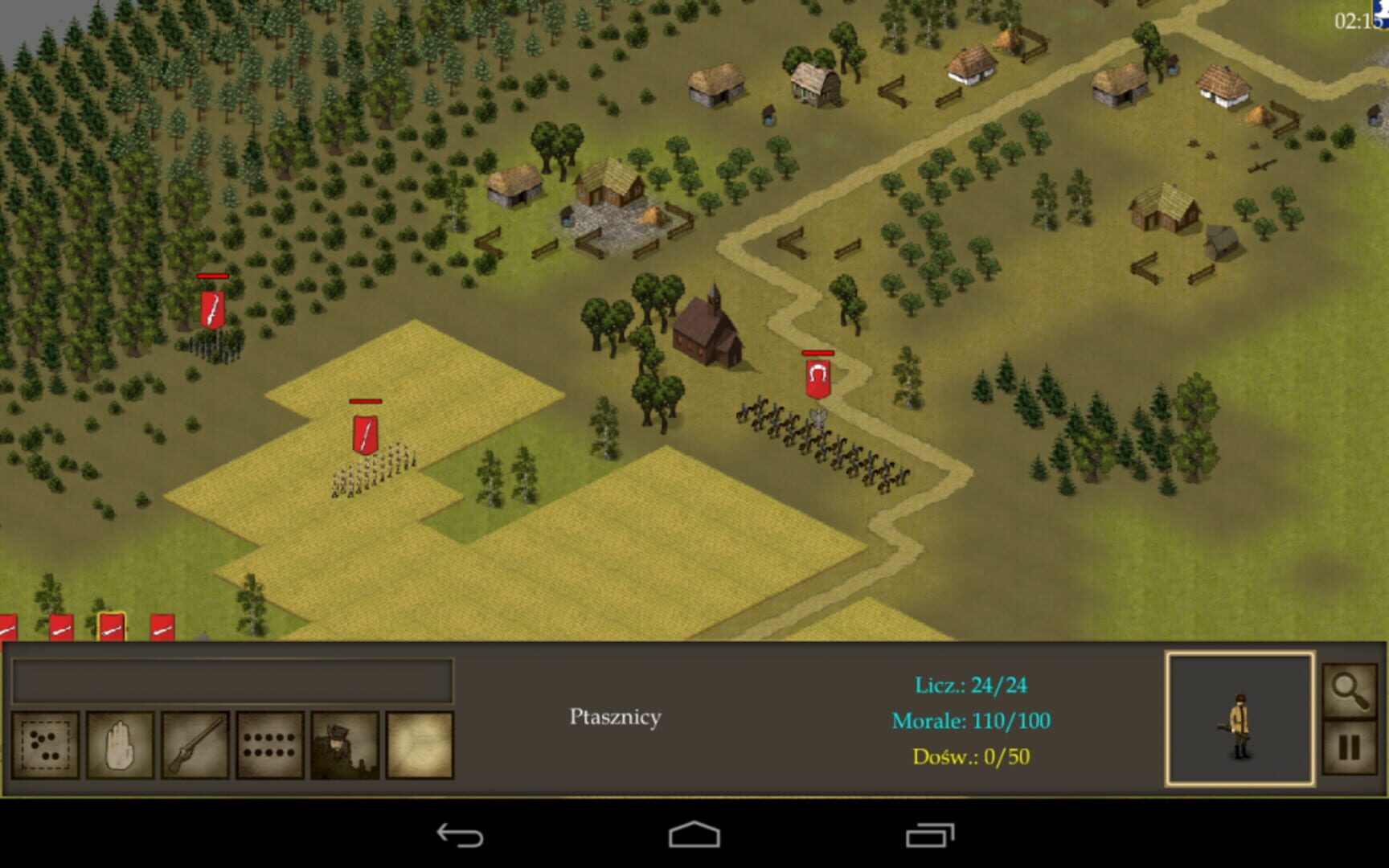Click the unit name label Ptasznicy

pyautogui.click(x=616, y=716)
